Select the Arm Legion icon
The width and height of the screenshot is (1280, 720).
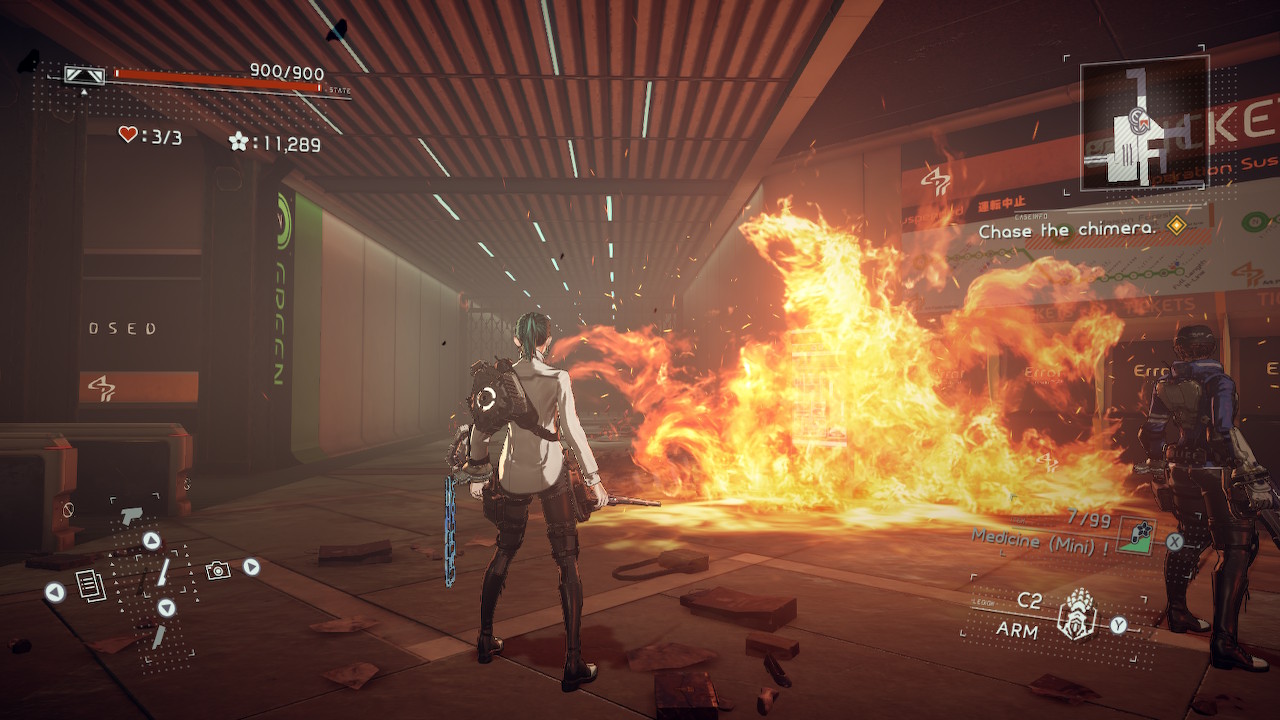[x=1076, y=615]
